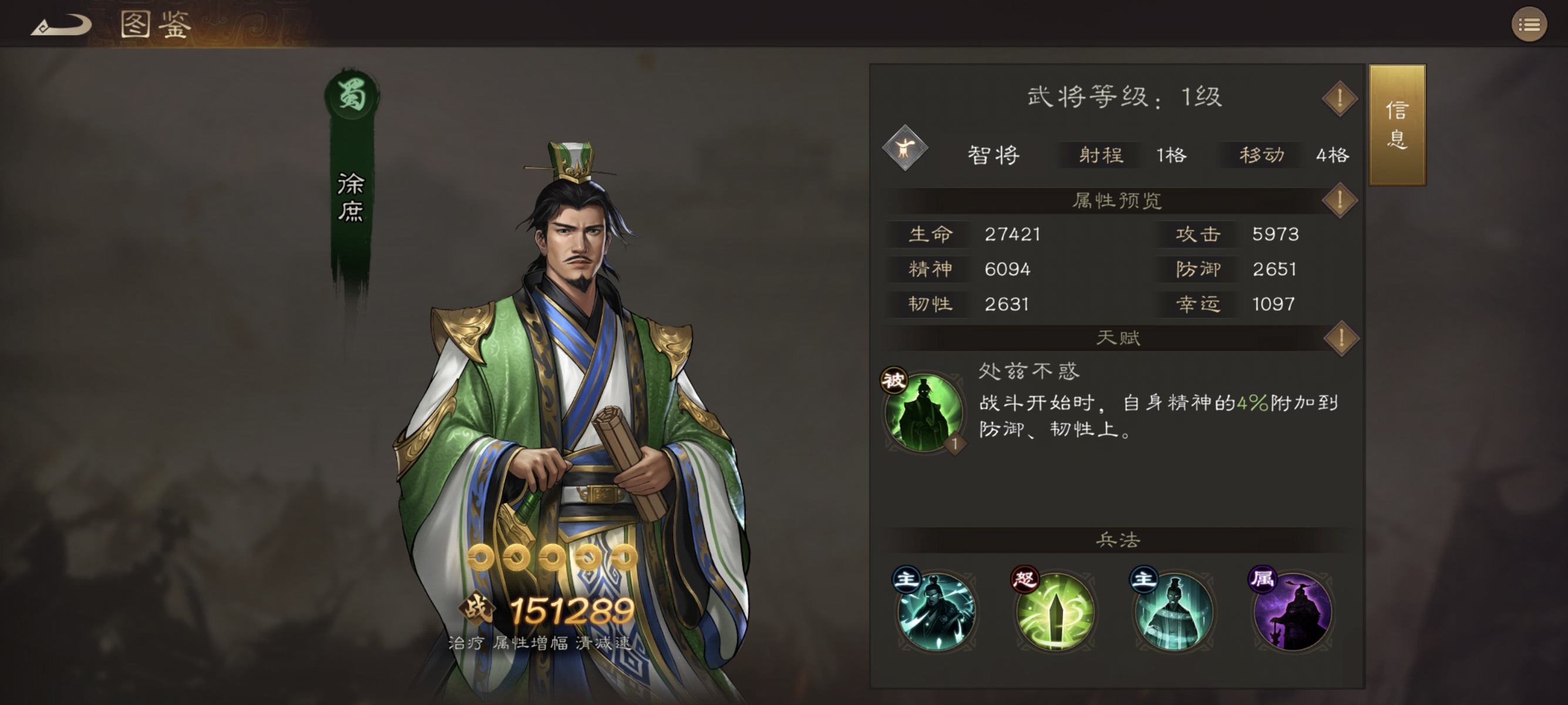Click the 图鉴 title at the top
1568x705 pixels.
(x=154, y=24)
